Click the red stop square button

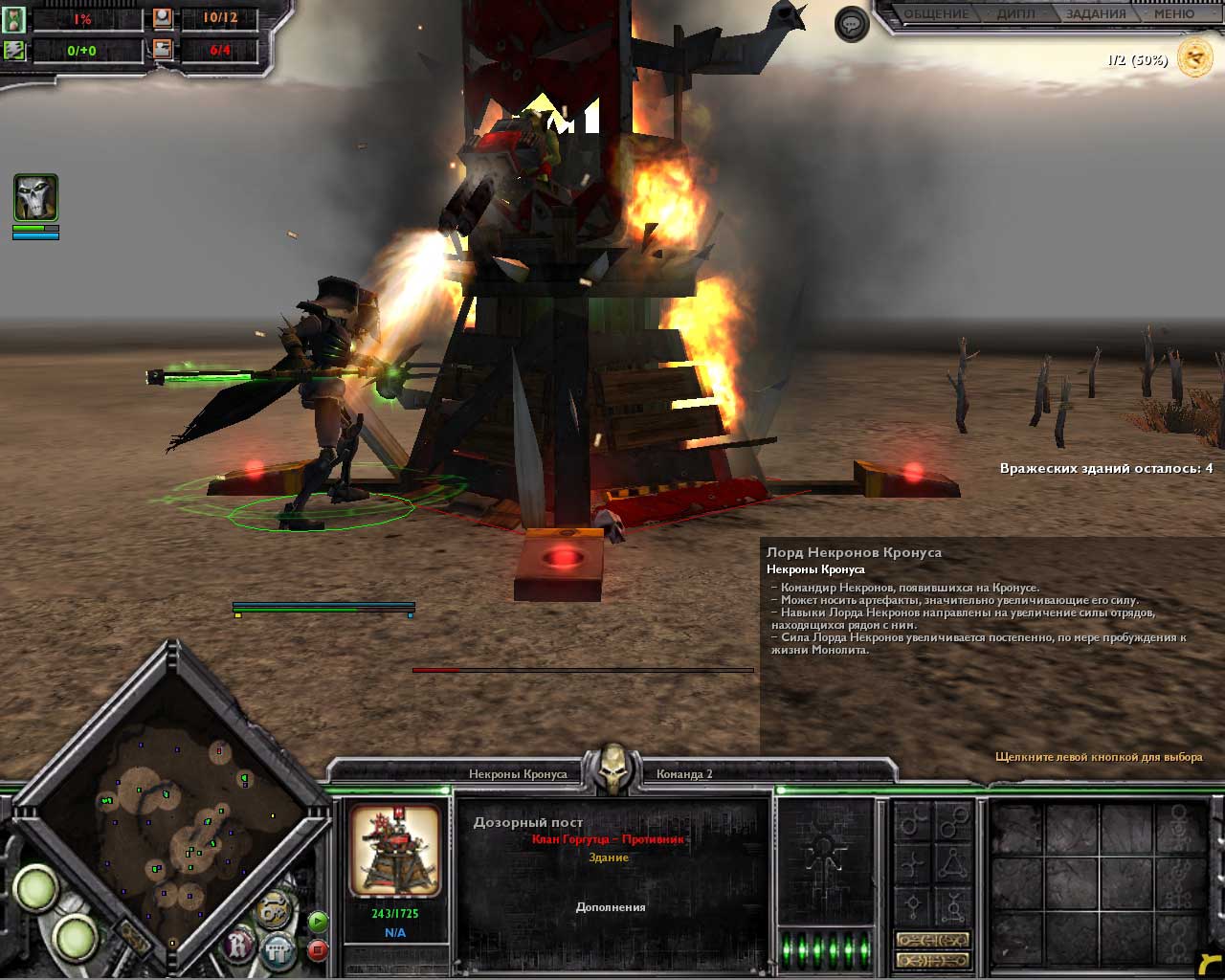click(x=319, y=950)
